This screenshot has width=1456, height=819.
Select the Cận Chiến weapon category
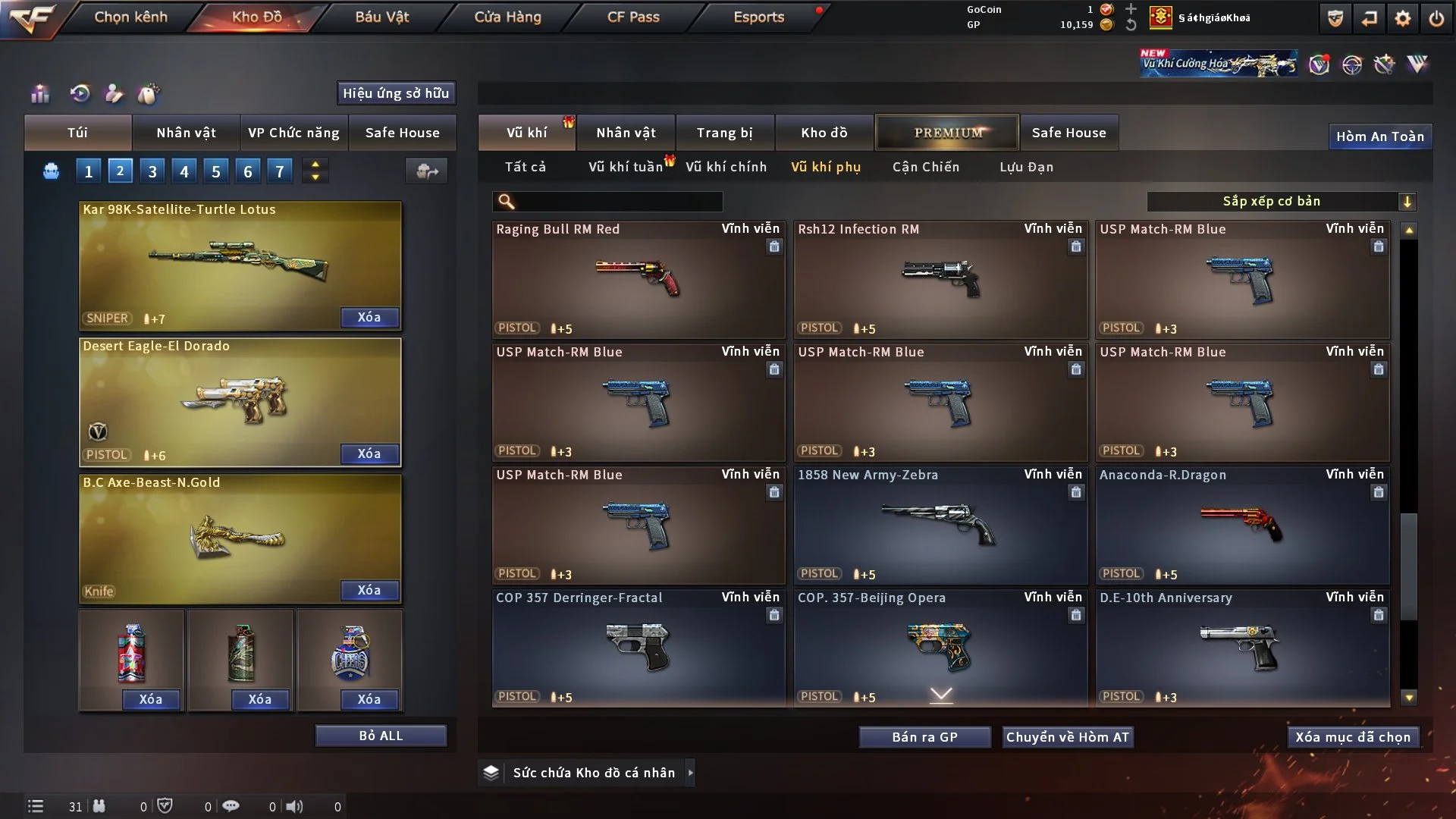(x=925, y=167)
